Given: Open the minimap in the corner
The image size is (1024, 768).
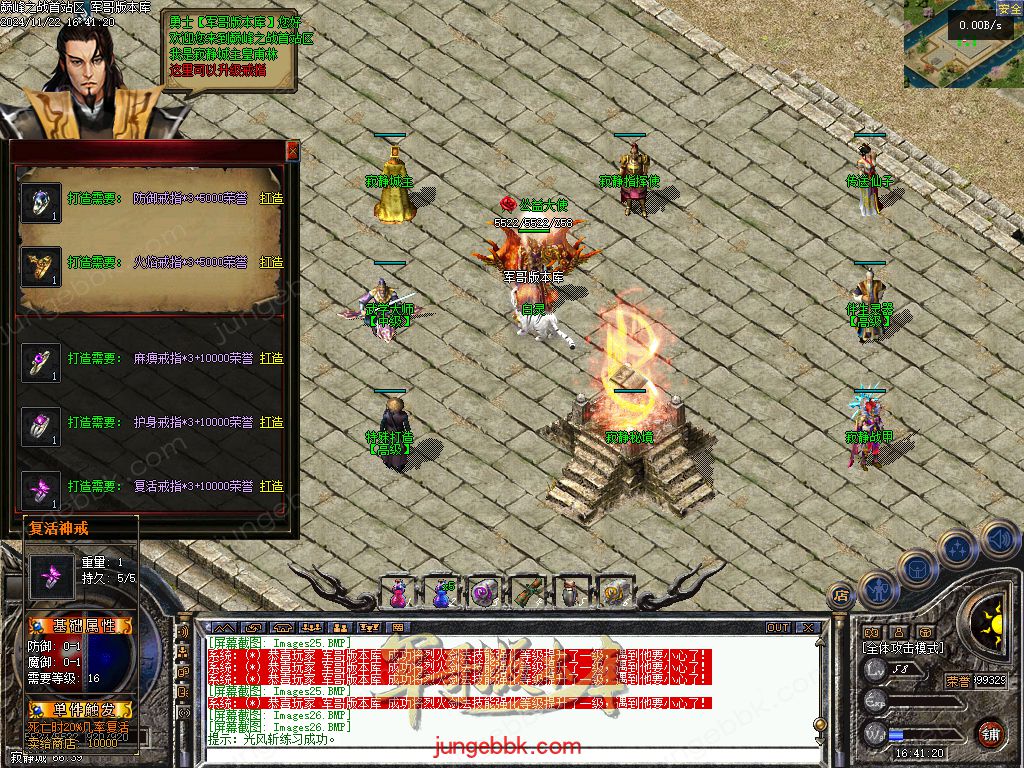Looking at the screenshot, I should (x=962, y=45).
